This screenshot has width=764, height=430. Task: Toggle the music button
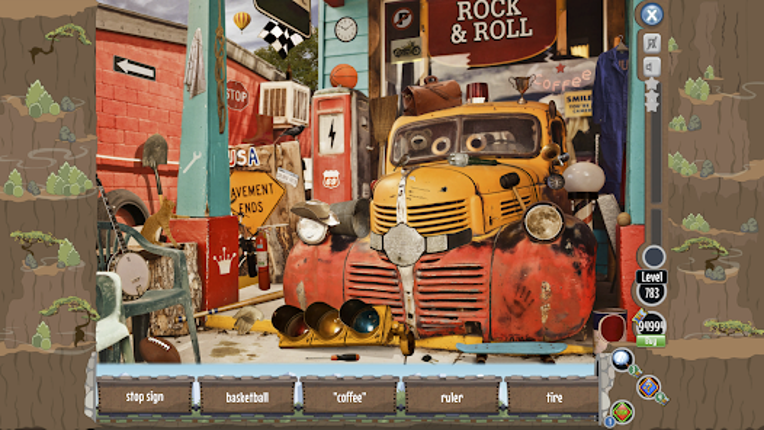652,42
